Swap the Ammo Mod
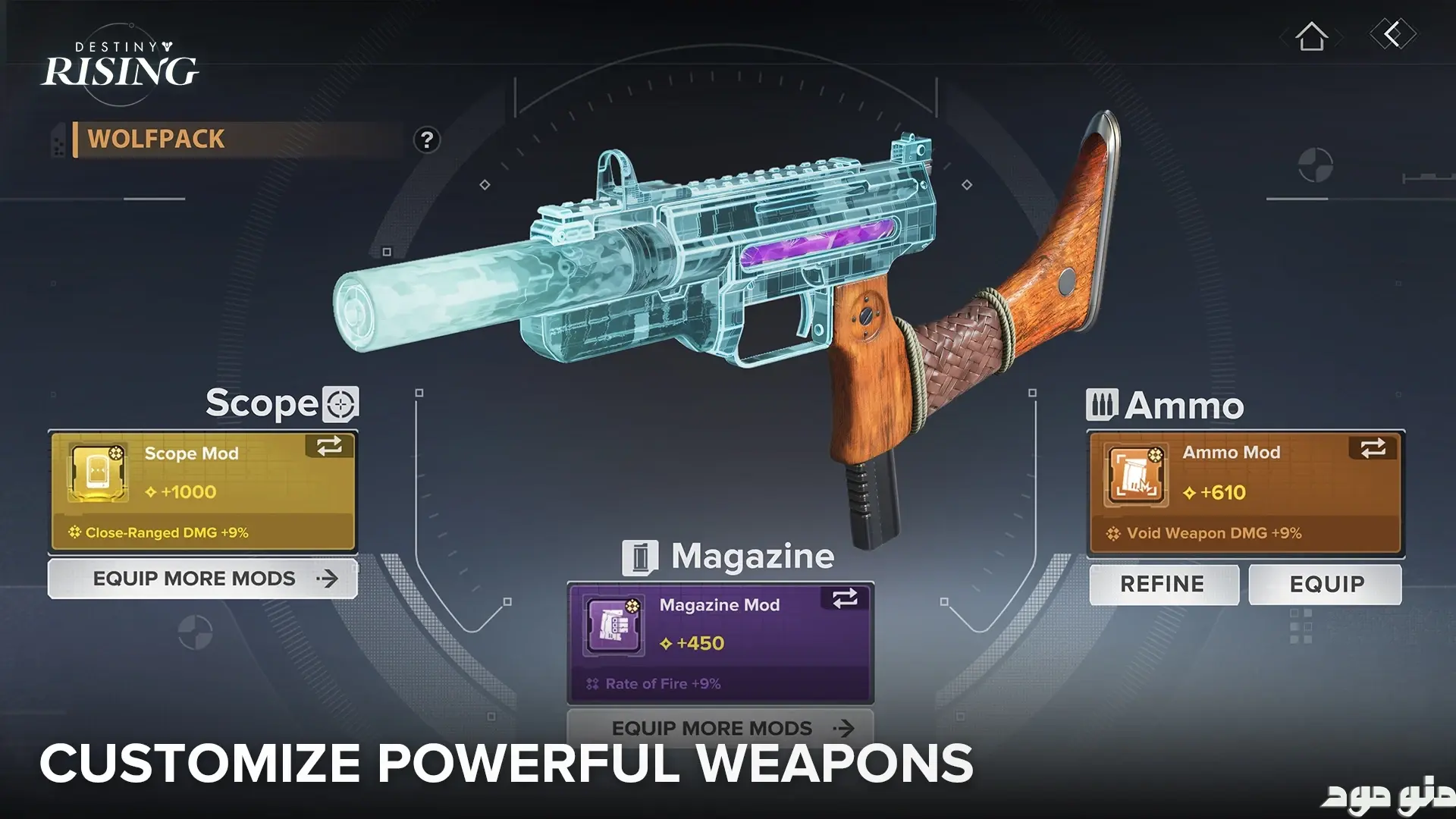 (1373, 448)
